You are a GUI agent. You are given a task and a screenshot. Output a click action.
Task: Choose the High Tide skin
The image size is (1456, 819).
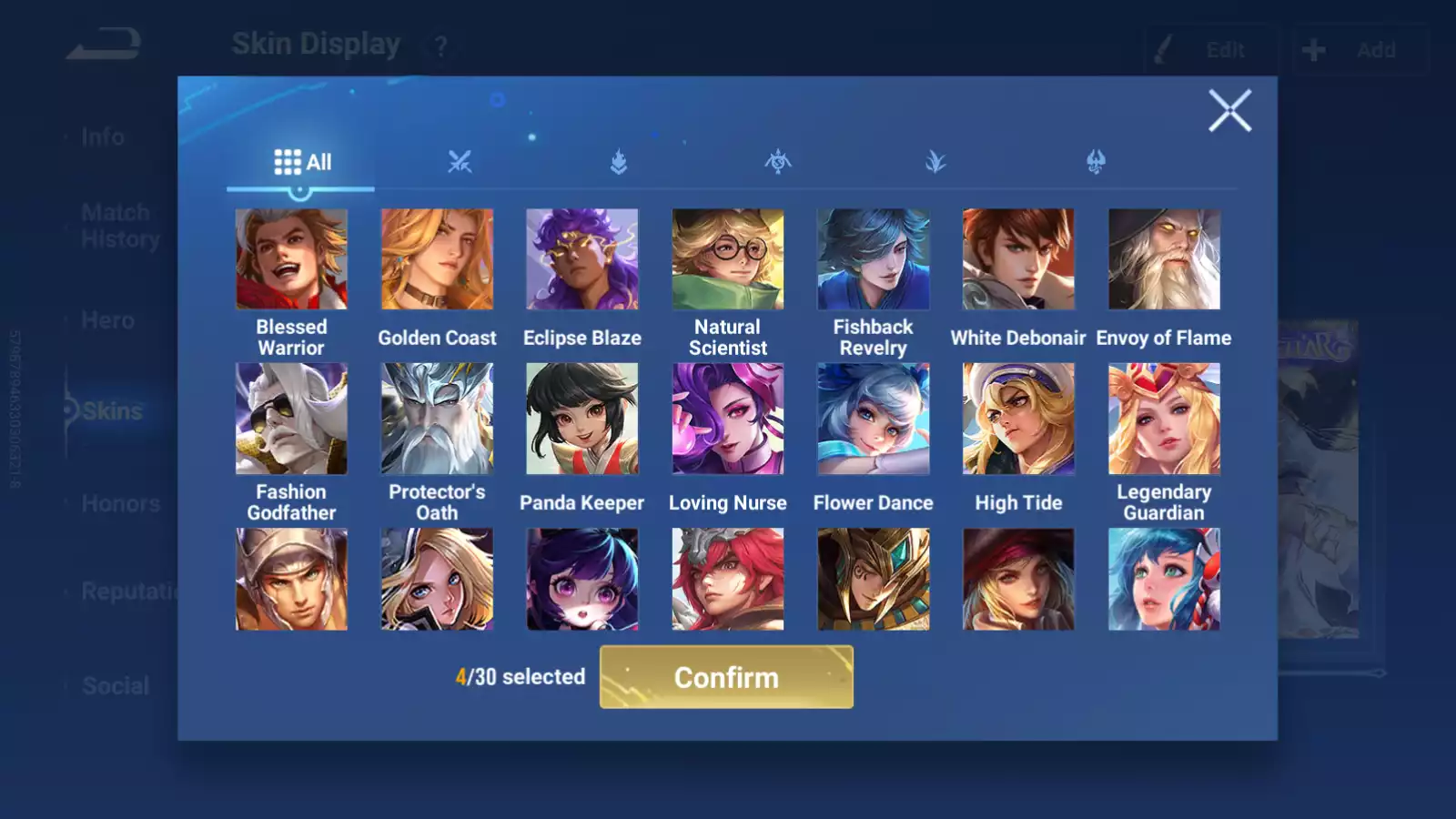[x=1018, y=419]
